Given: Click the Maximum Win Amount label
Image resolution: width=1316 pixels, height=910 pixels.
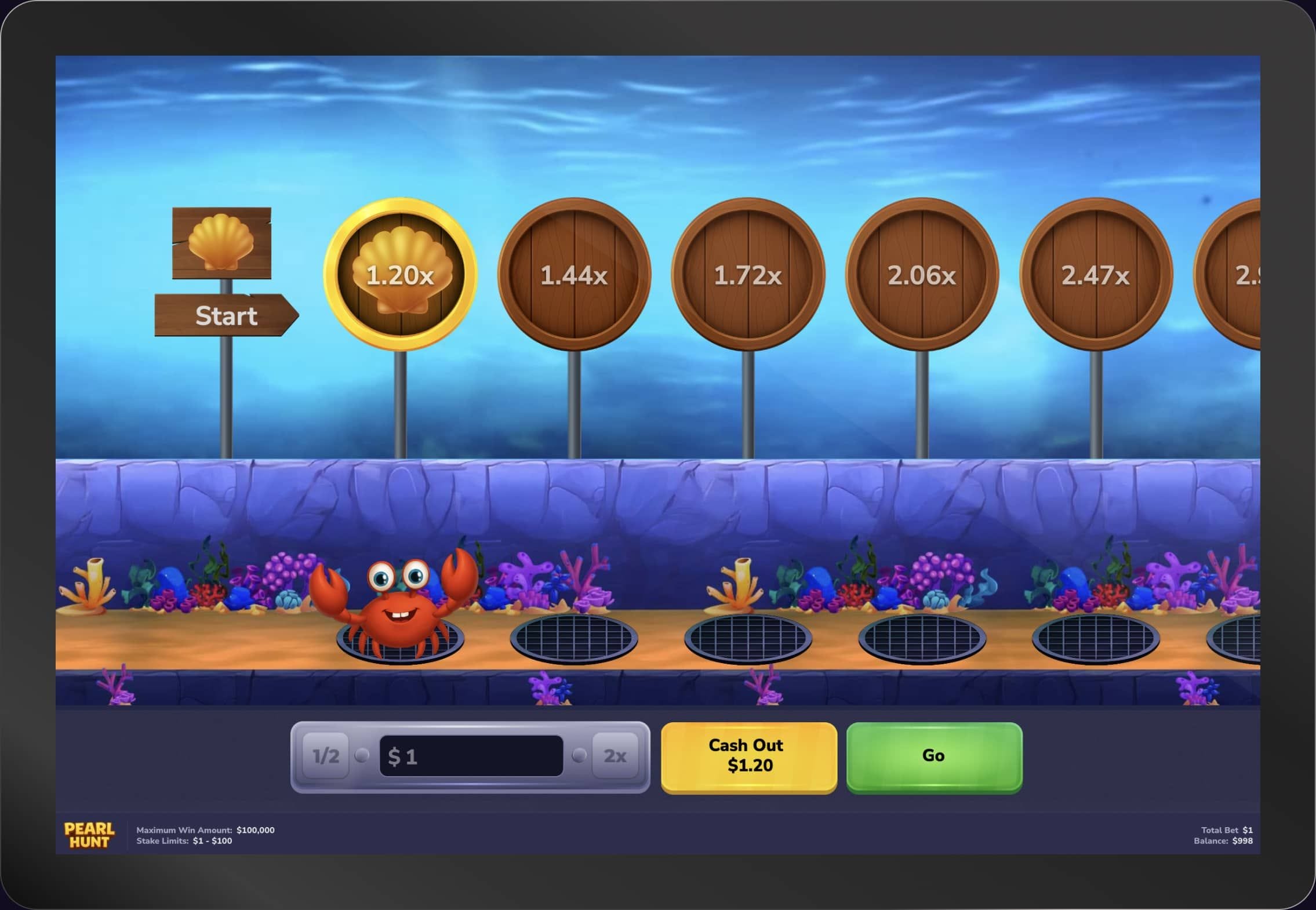Looking at the screenshot, I should pos(185,829).
